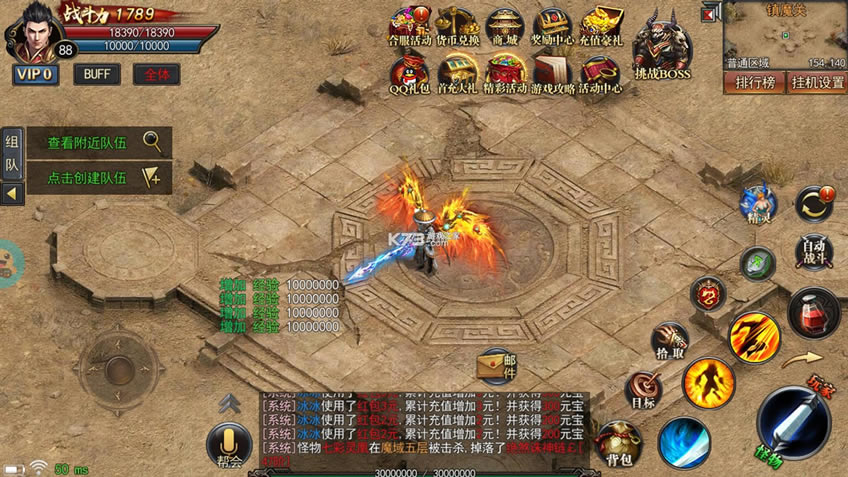Show the 排行榜 leaderboard
The width and height of the screenshot is (848, 477).
pos(755,82)
